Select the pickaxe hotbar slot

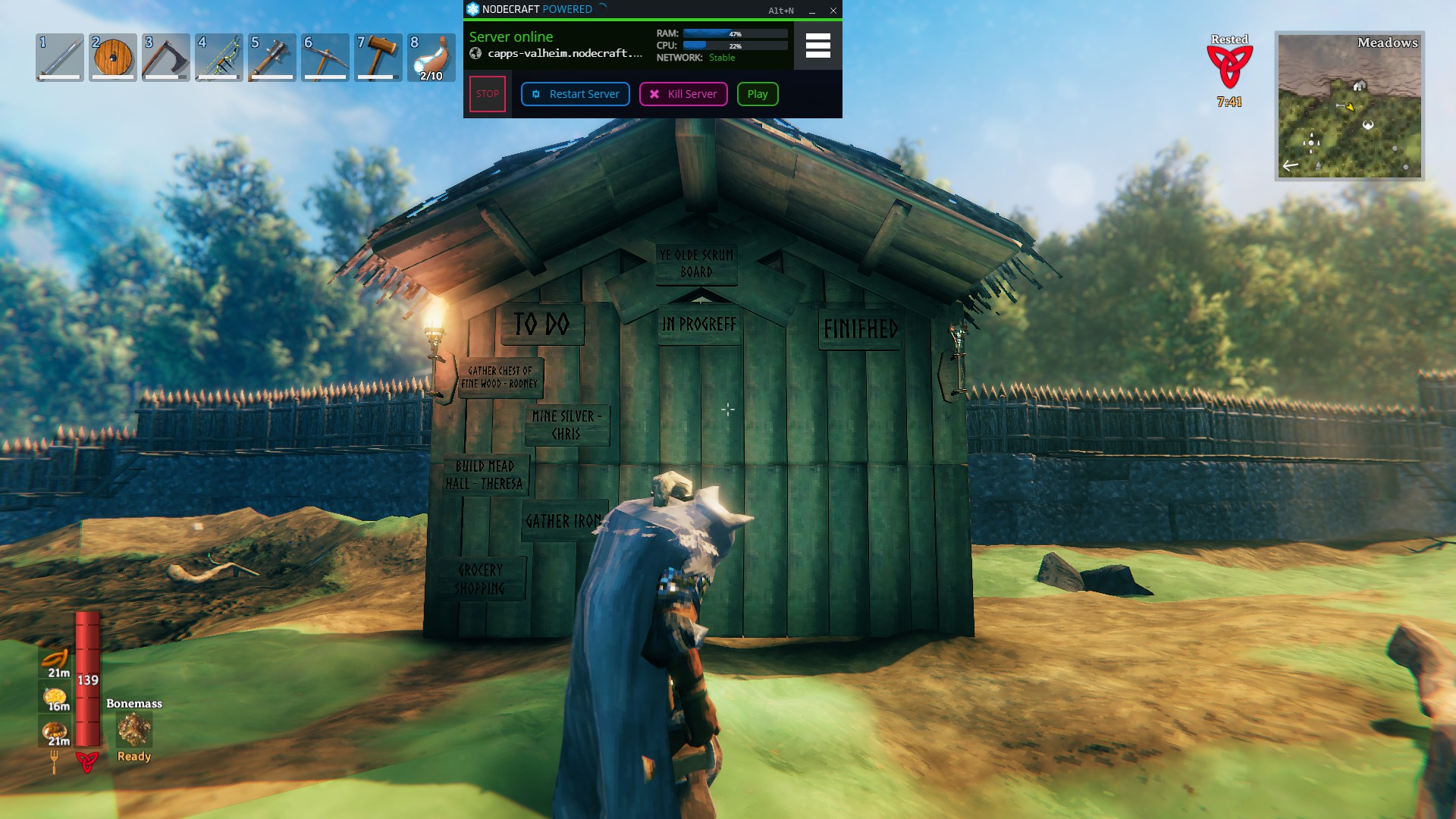click(x=325, y=57)
